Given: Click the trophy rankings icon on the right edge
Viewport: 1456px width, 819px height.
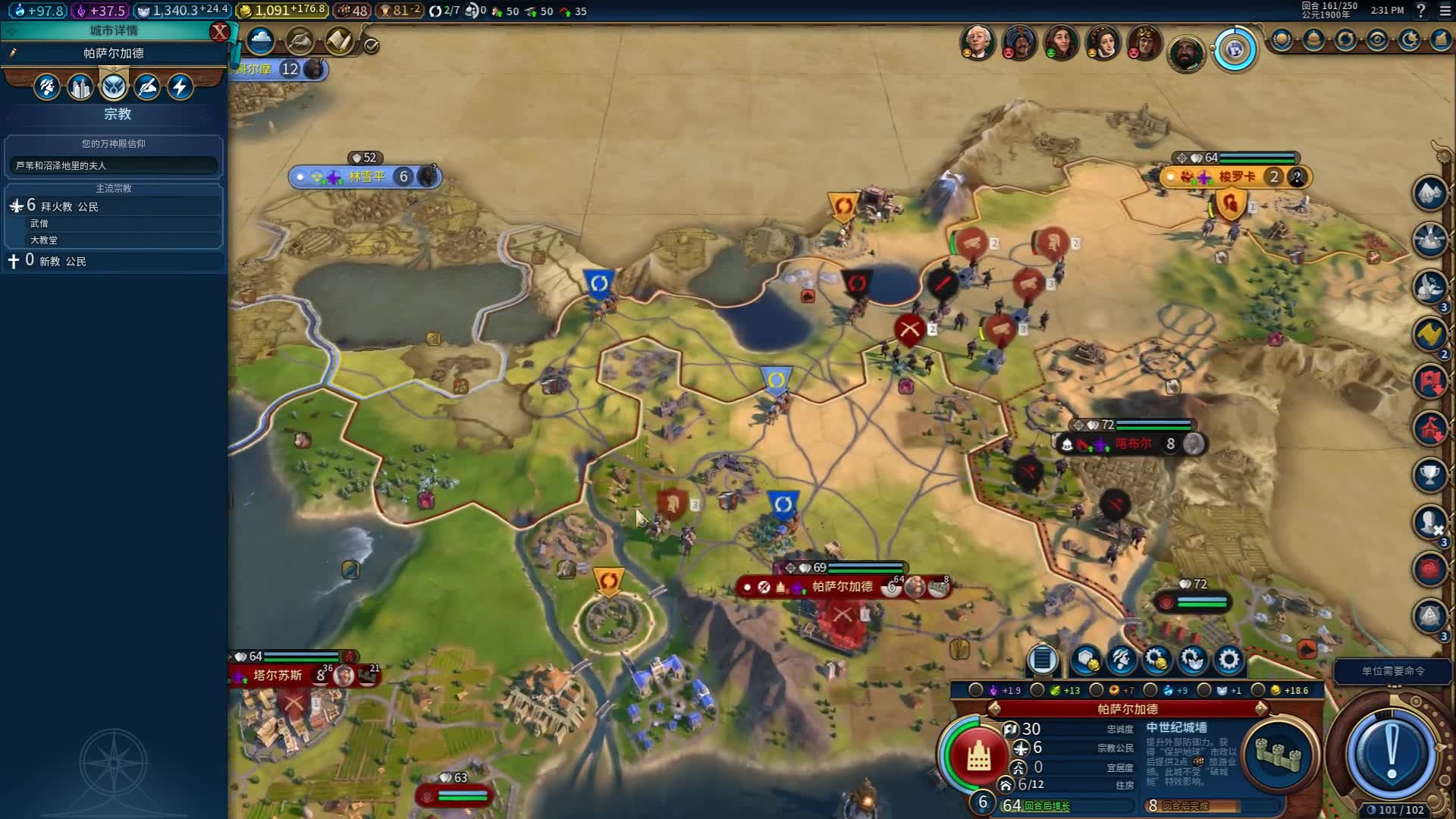Looking at the screenshot, I should click(x=1429, y=475).
